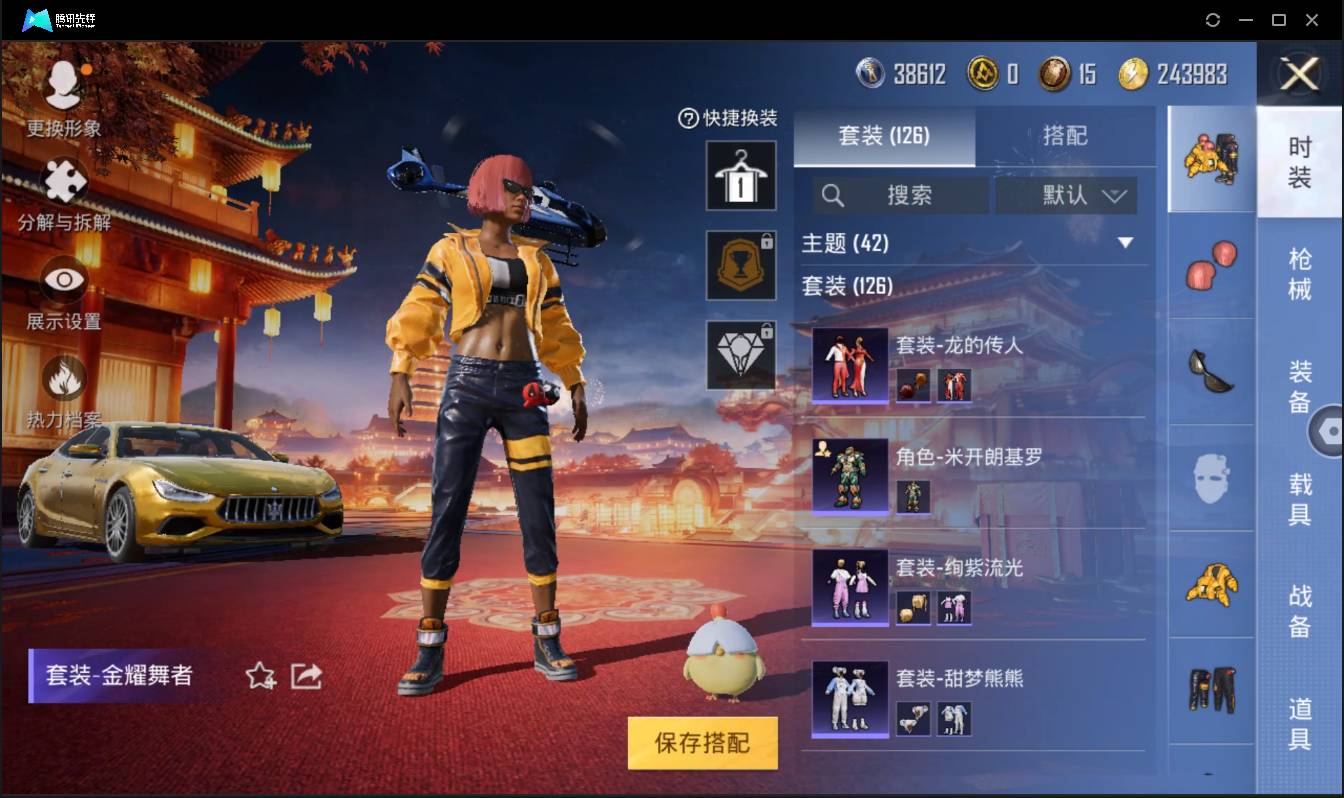
Task: Click the 搜索 search input field
Action: 900,195
